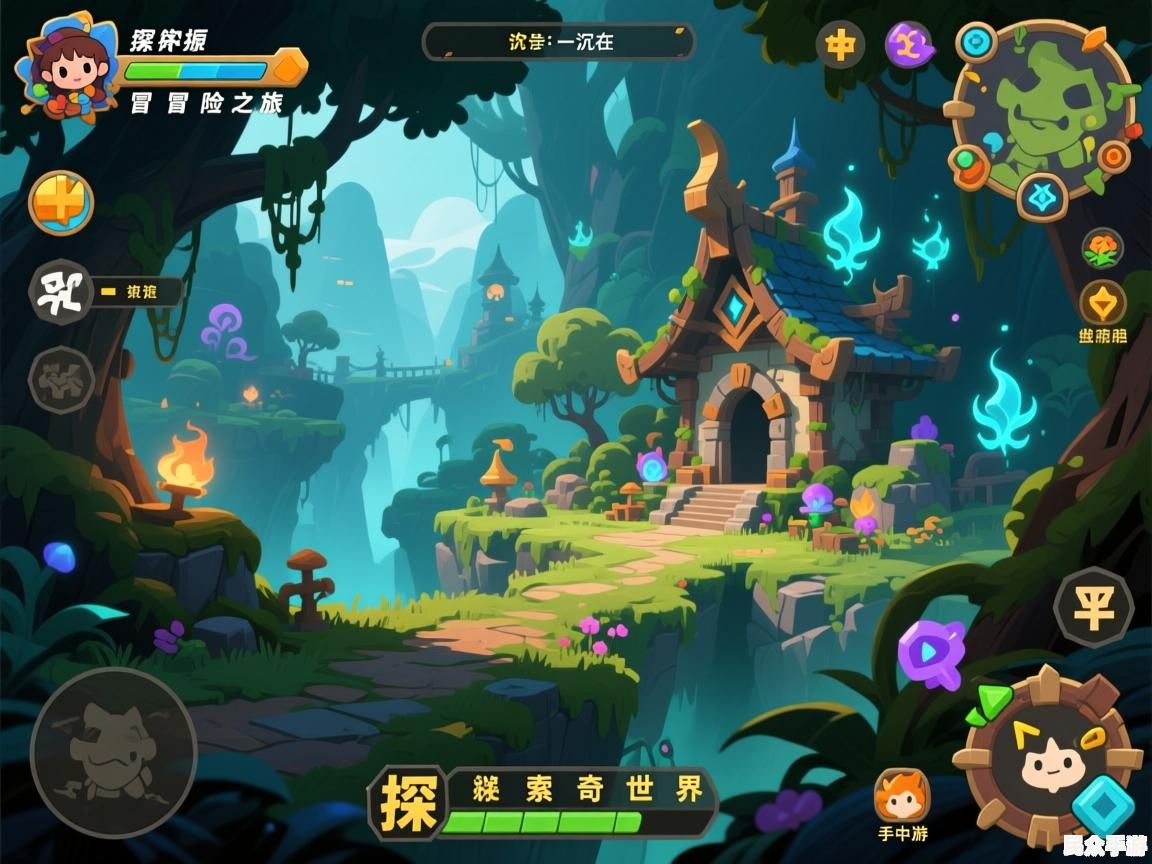Open the orange fox 手中游 icon
The height and width of the screenshot is (864, 1152).
point(901,795)
